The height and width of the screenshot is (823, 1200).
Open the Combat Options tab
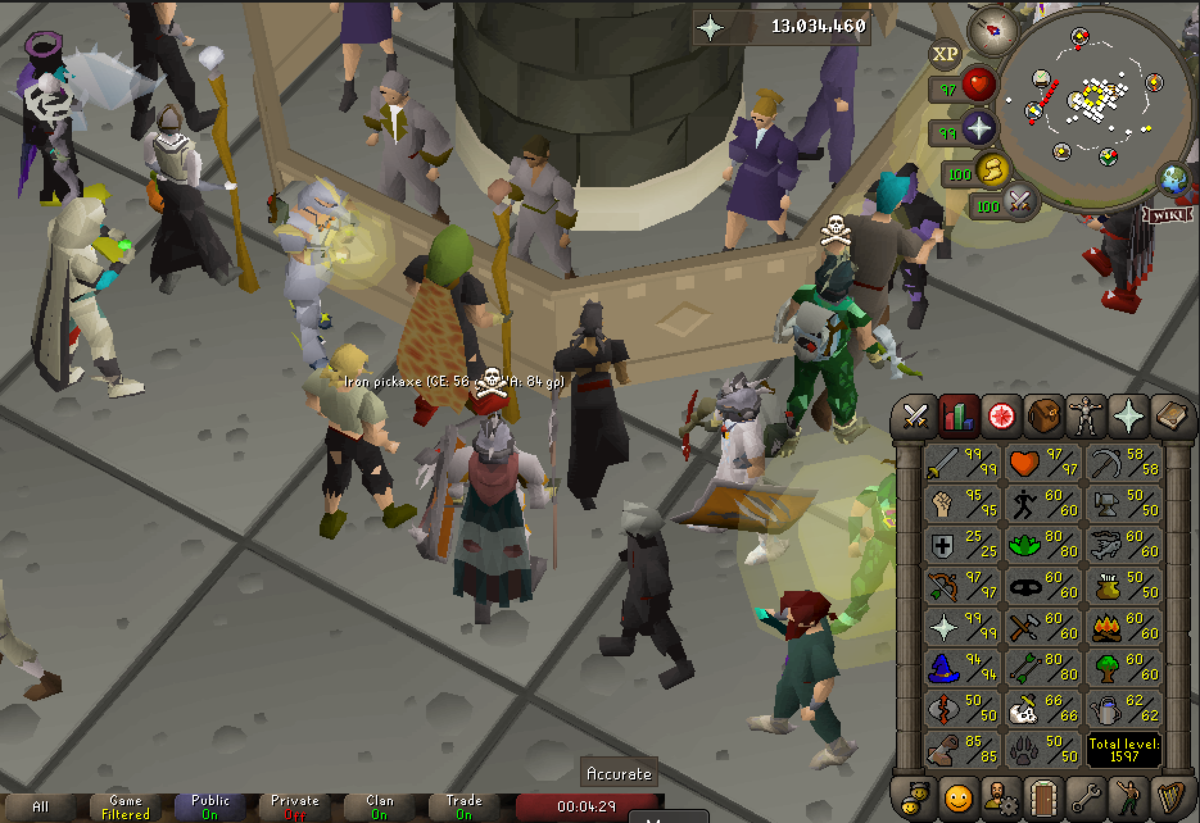[915, 416]
